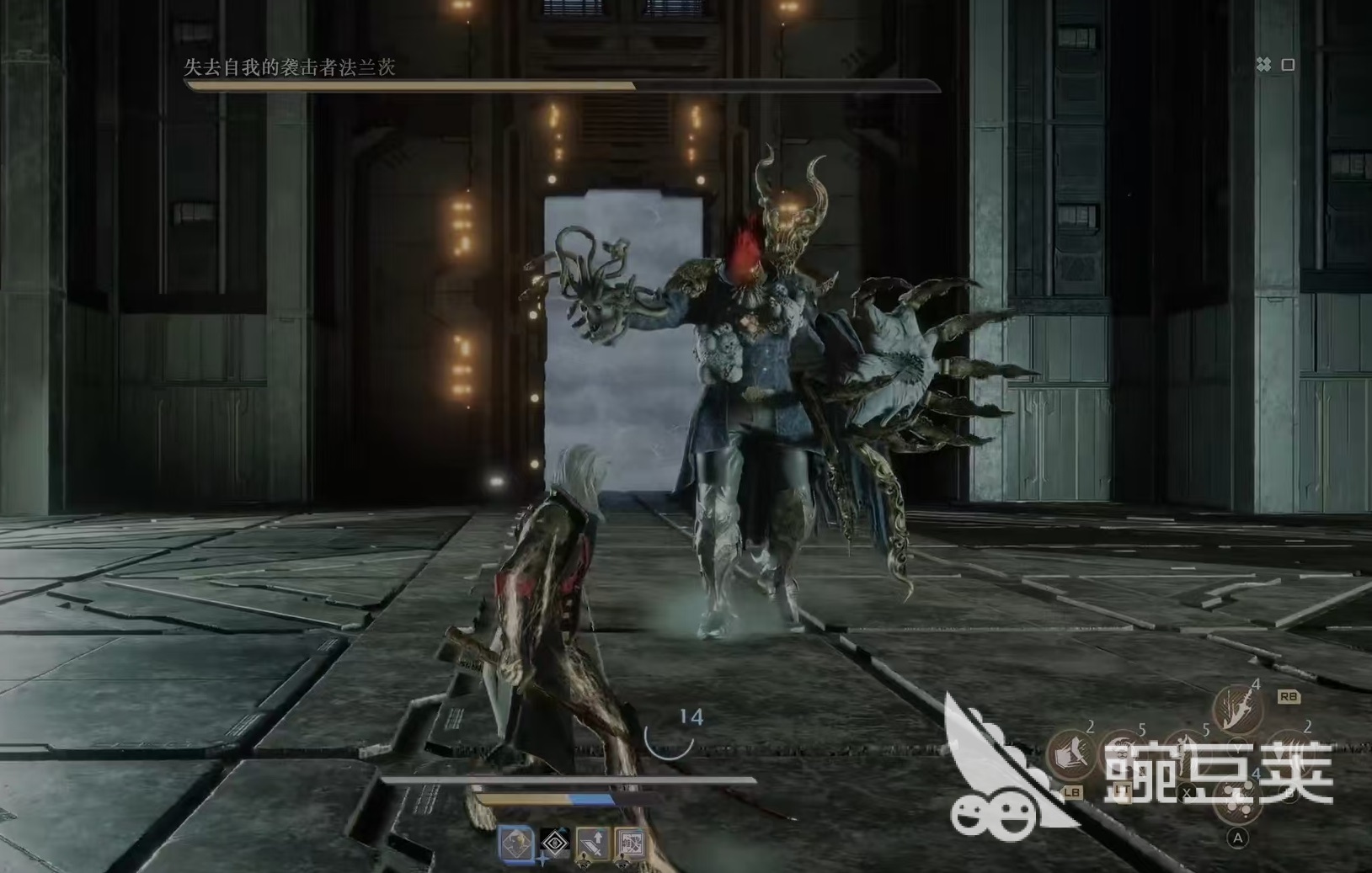Screen dimensions: 1372x873
Task: Click the small square icon at top right
Action: tap(1288, 65)
